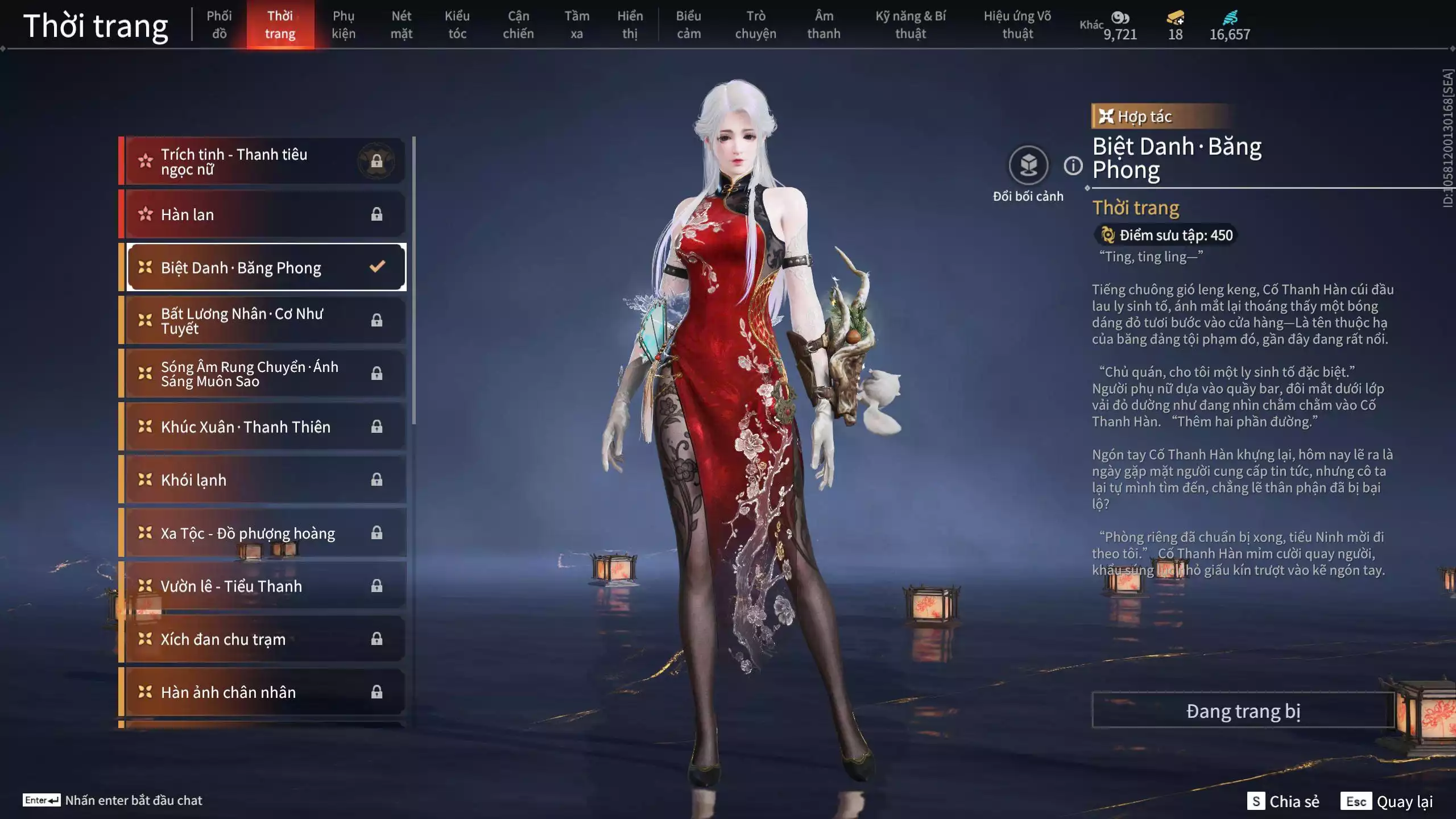Open the Phụ kiện tab

click(x=344, y=25)
